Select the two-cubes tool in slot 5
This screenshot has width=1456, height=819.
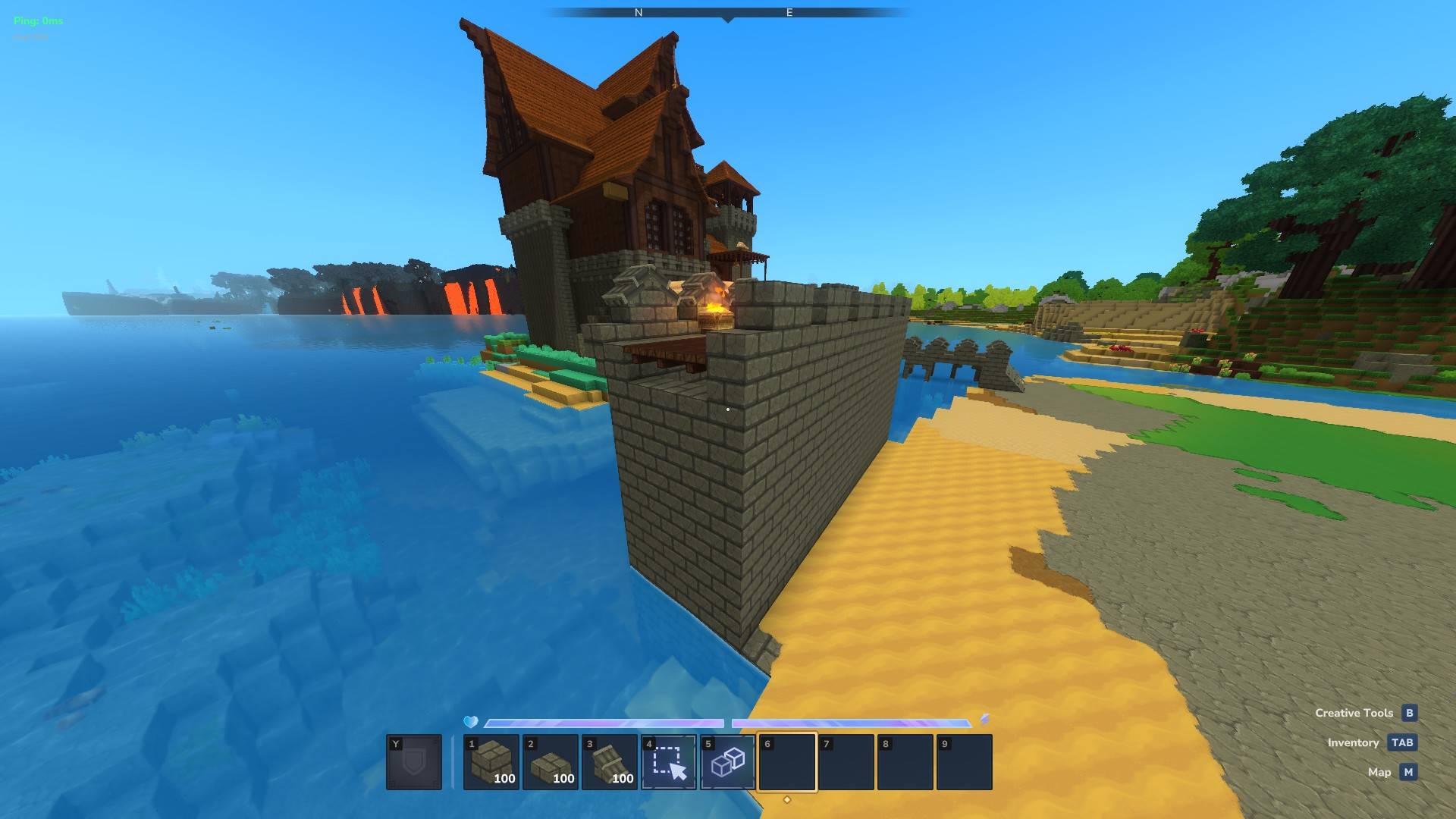[x=727, y=762]
